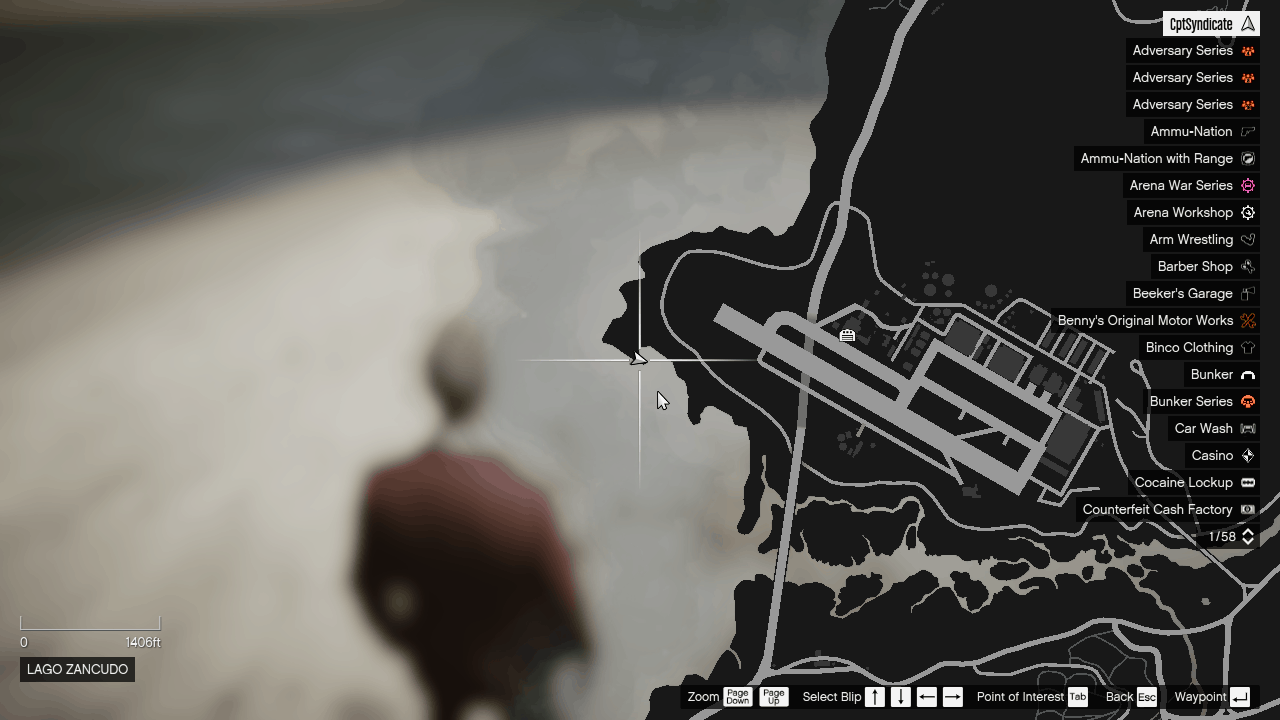Select the Arena War Series icon

[1247, 185]
